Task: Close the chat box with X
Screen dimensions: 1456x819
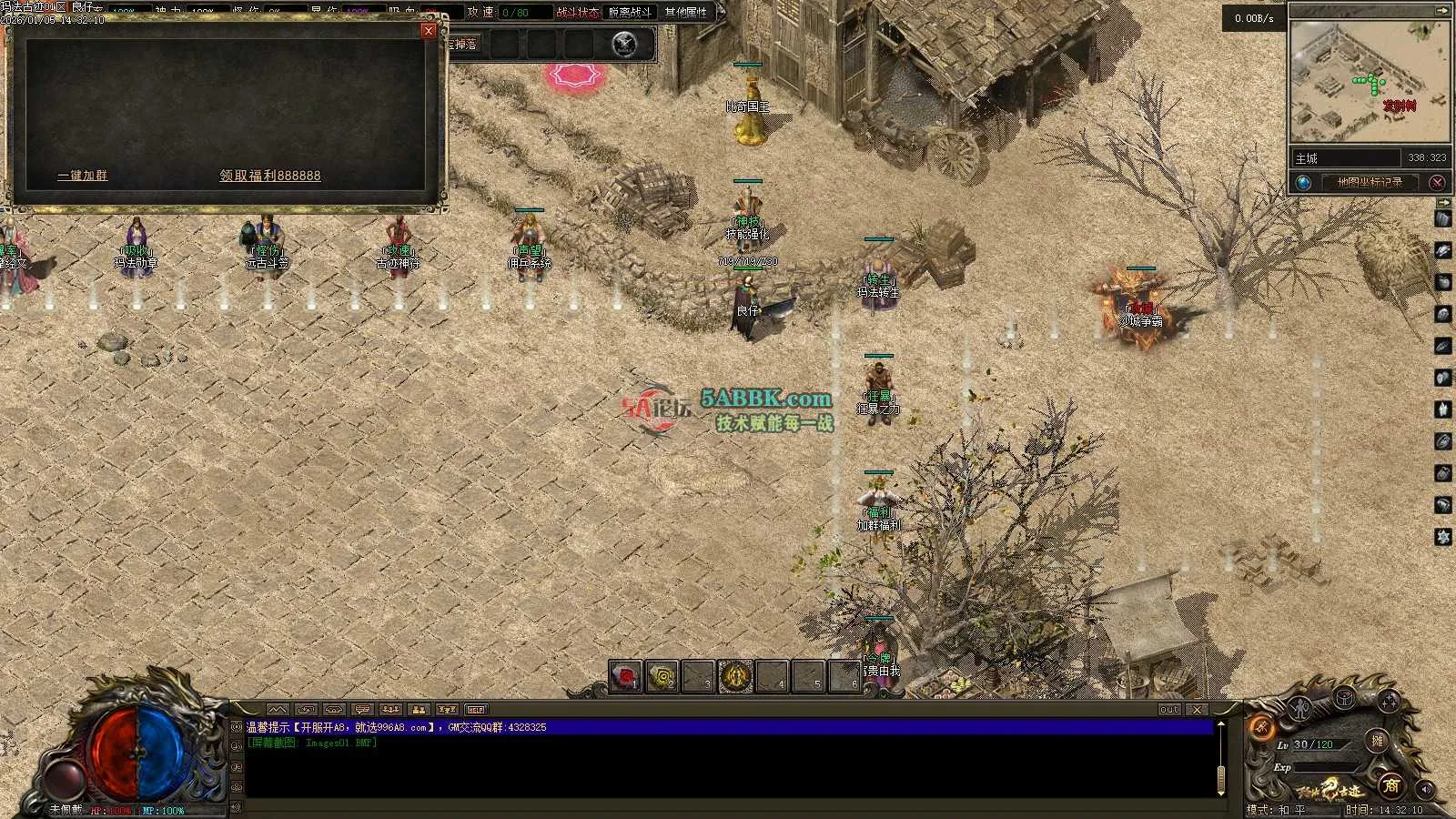Action: [1198, 710]
